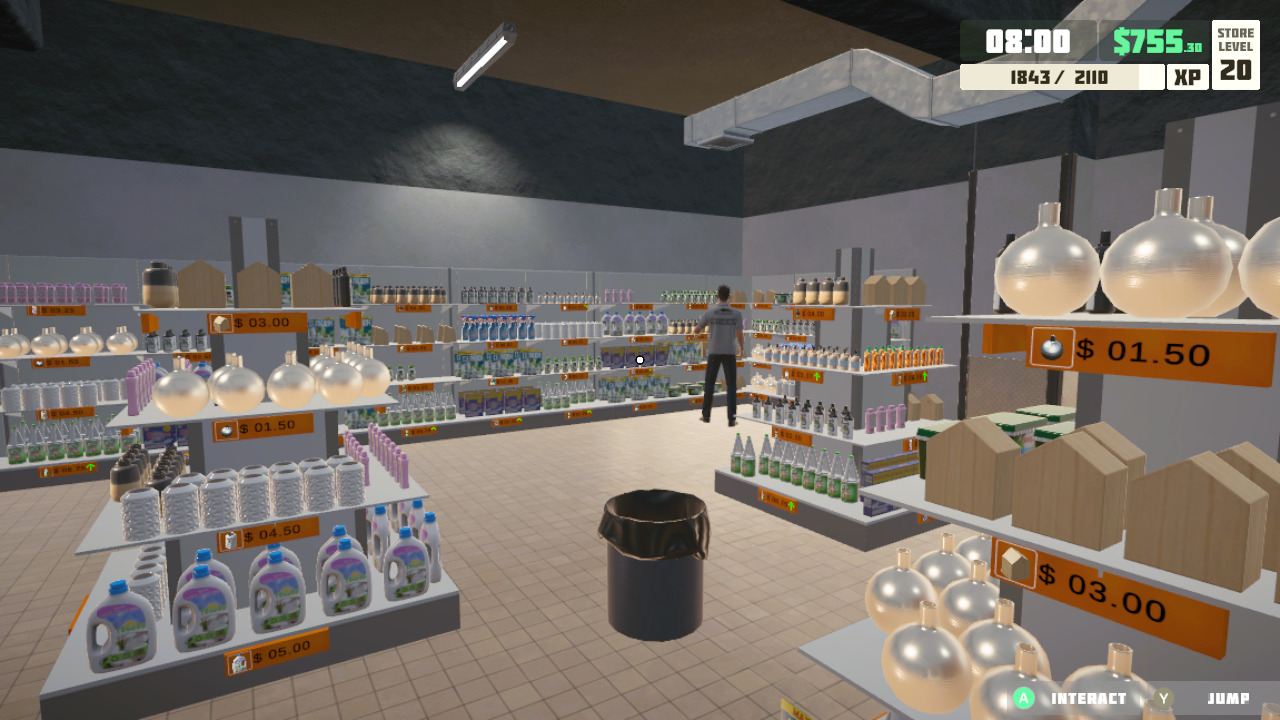
Task: Click the green A Interact controller icon
Action: [x=1023, y=699]
